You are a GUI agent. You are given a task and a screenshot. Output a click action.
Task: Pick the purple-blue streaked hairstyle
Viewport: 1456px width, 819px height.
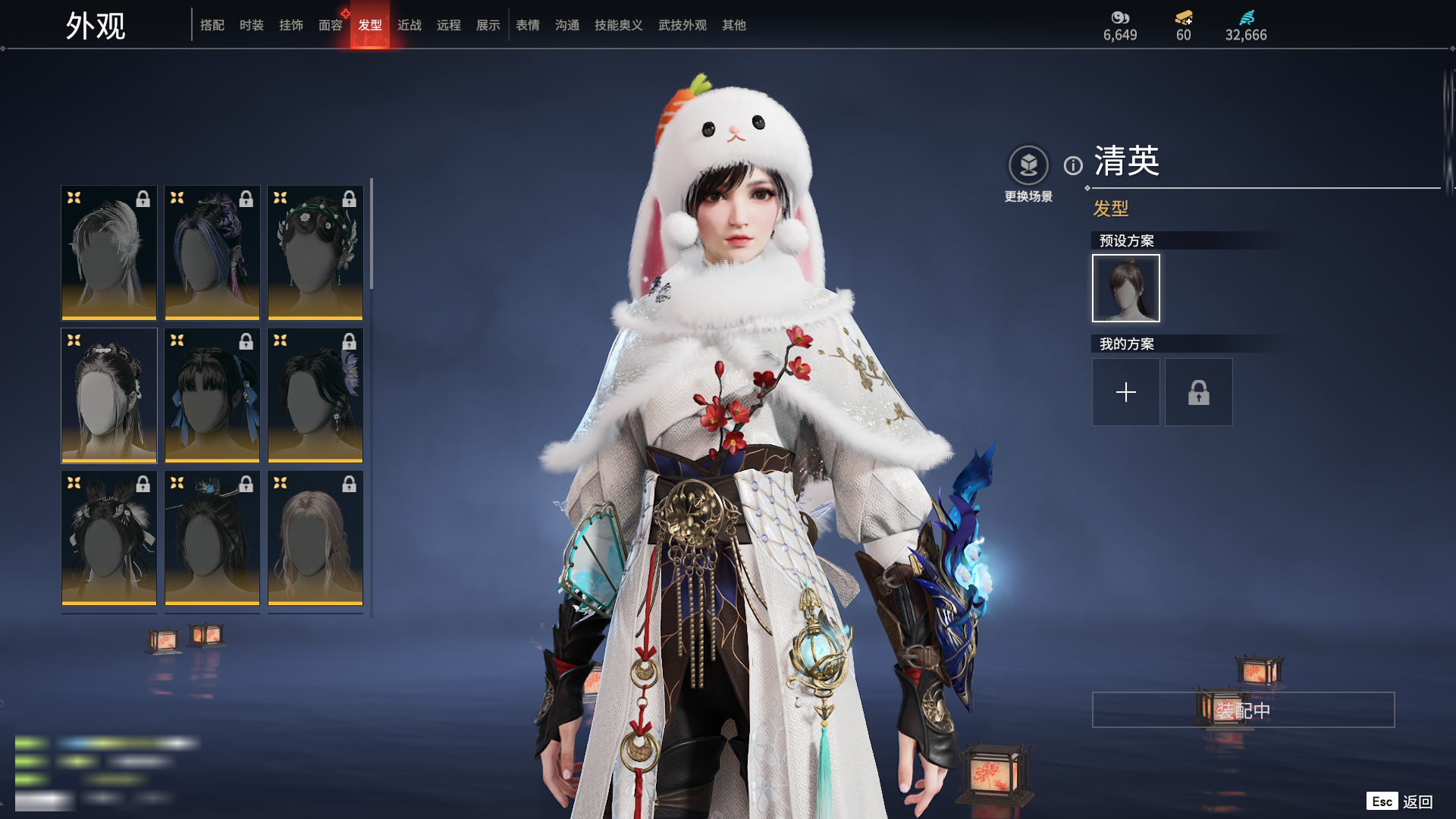(x=212, y=253)
